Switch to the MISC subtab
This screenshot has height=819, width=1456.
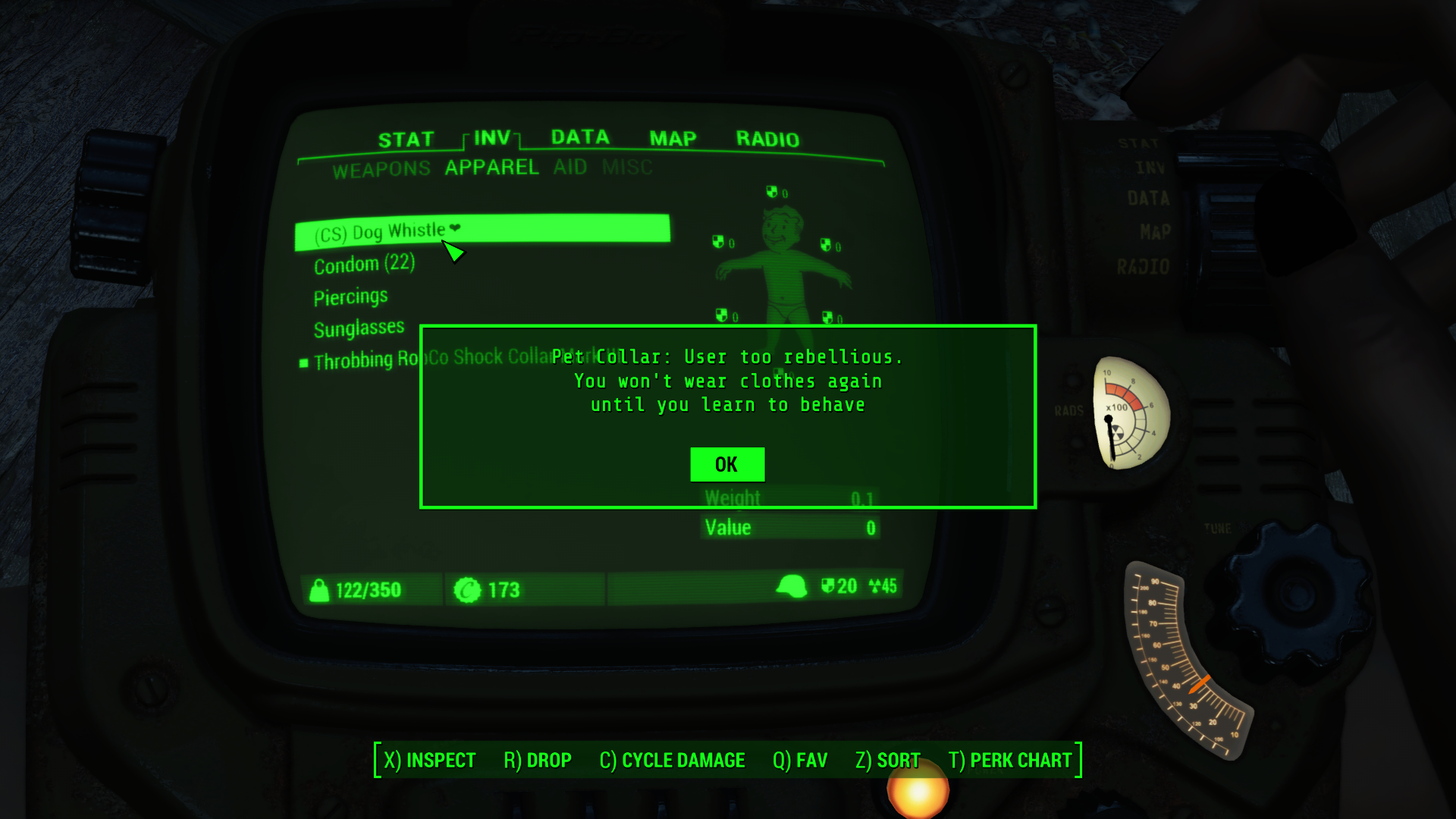click(x=628, y=168)
